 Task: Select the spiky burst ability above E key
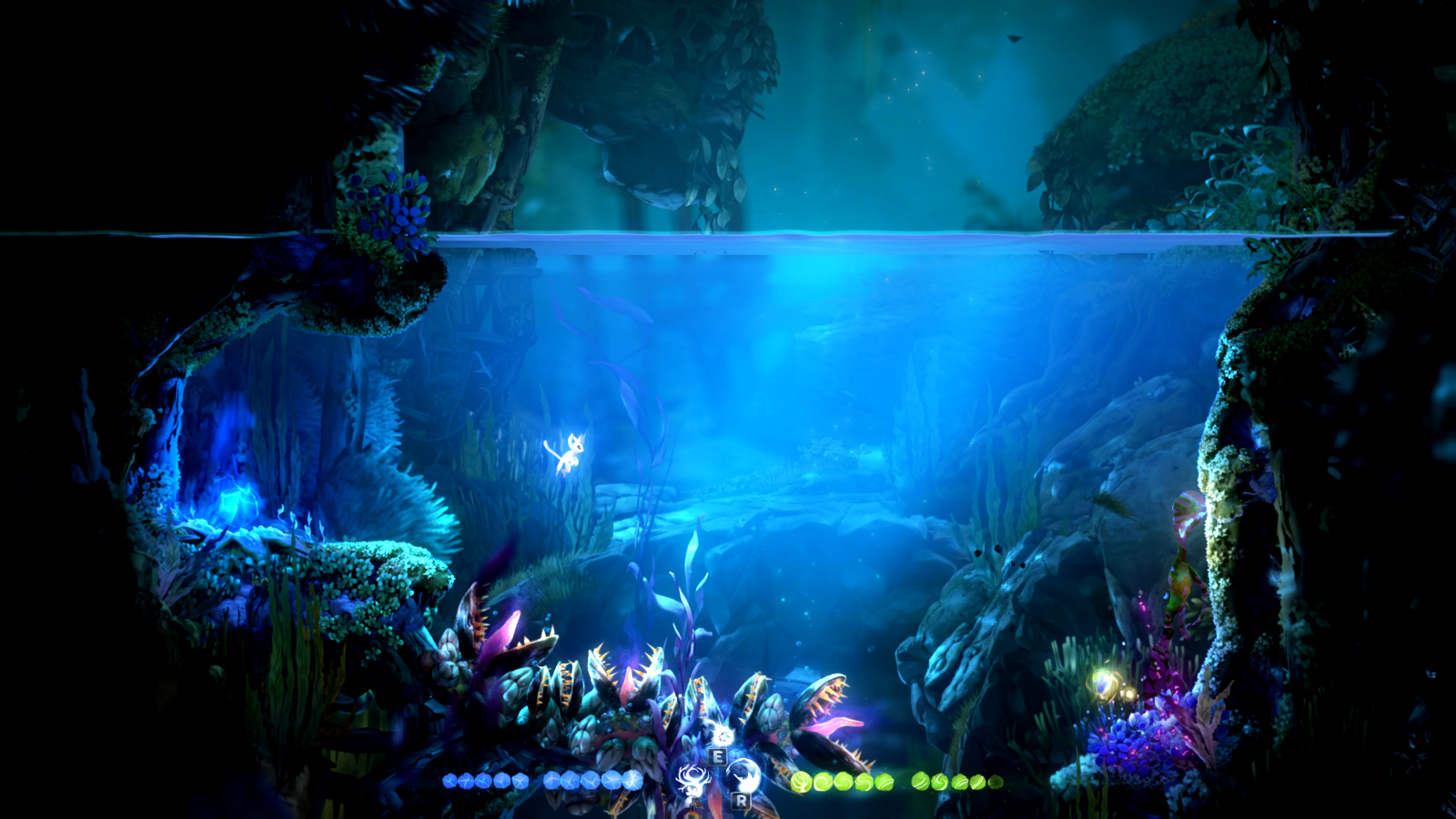[x=723, y=735]
